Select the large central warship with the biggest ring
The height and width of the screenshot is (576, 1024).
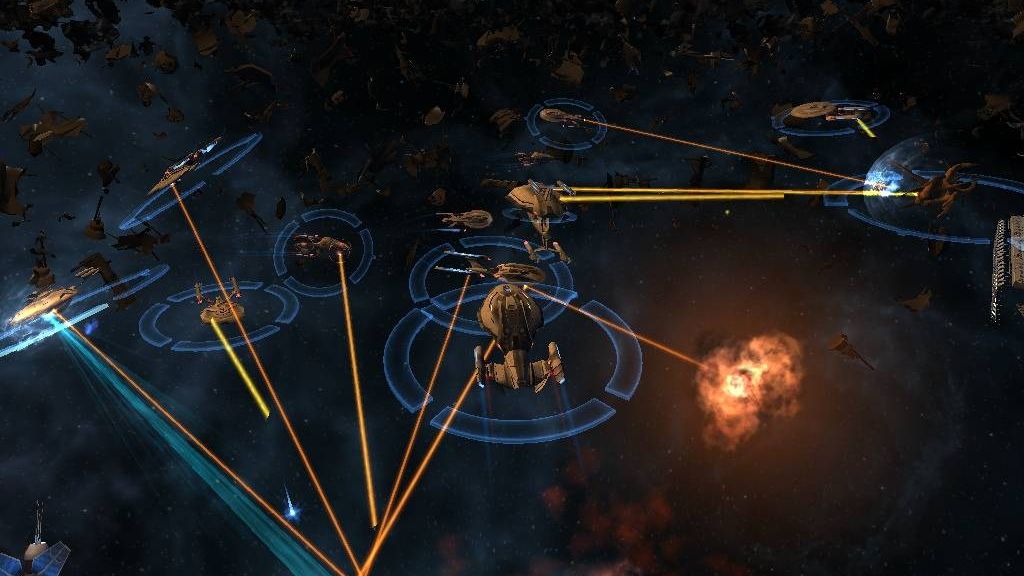pos(514,337)
